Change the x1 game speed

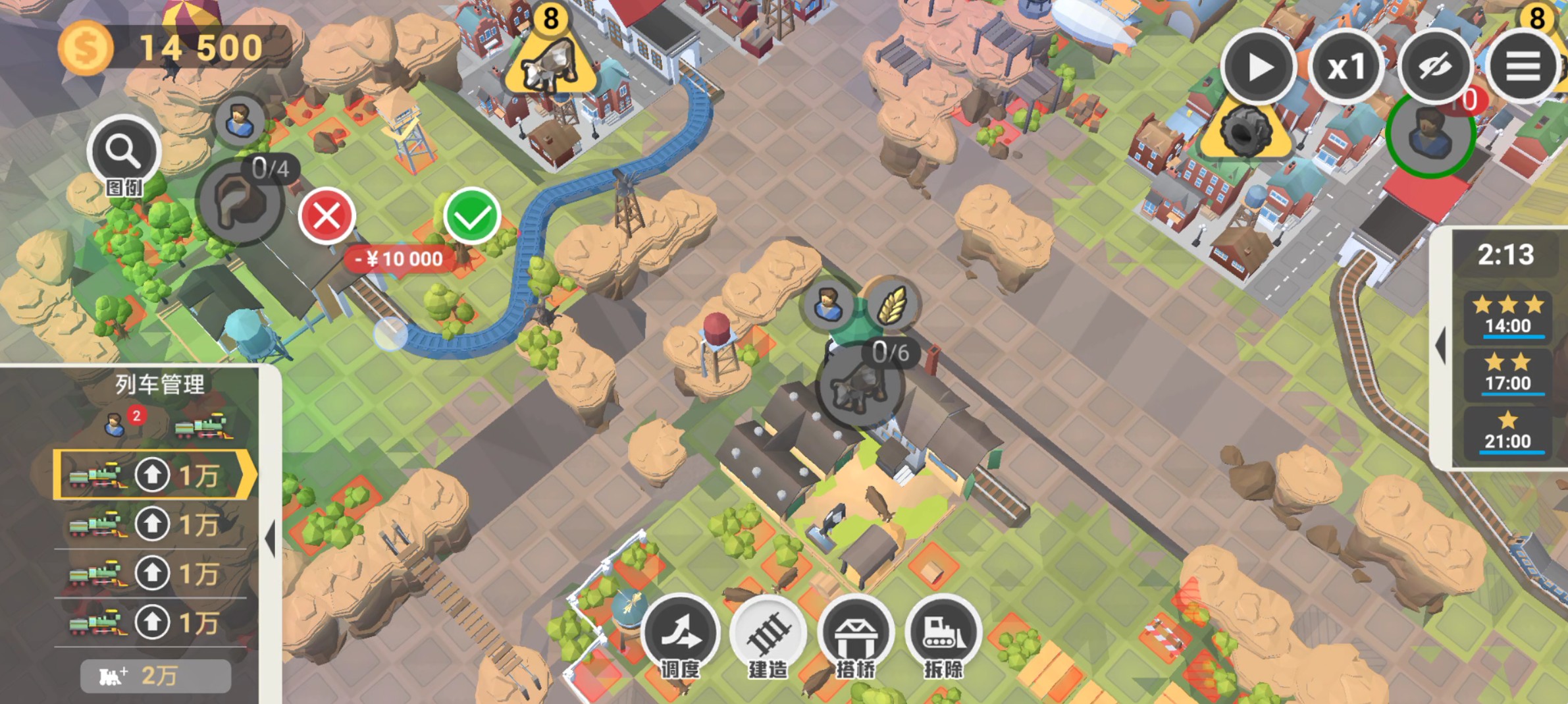1346,67
